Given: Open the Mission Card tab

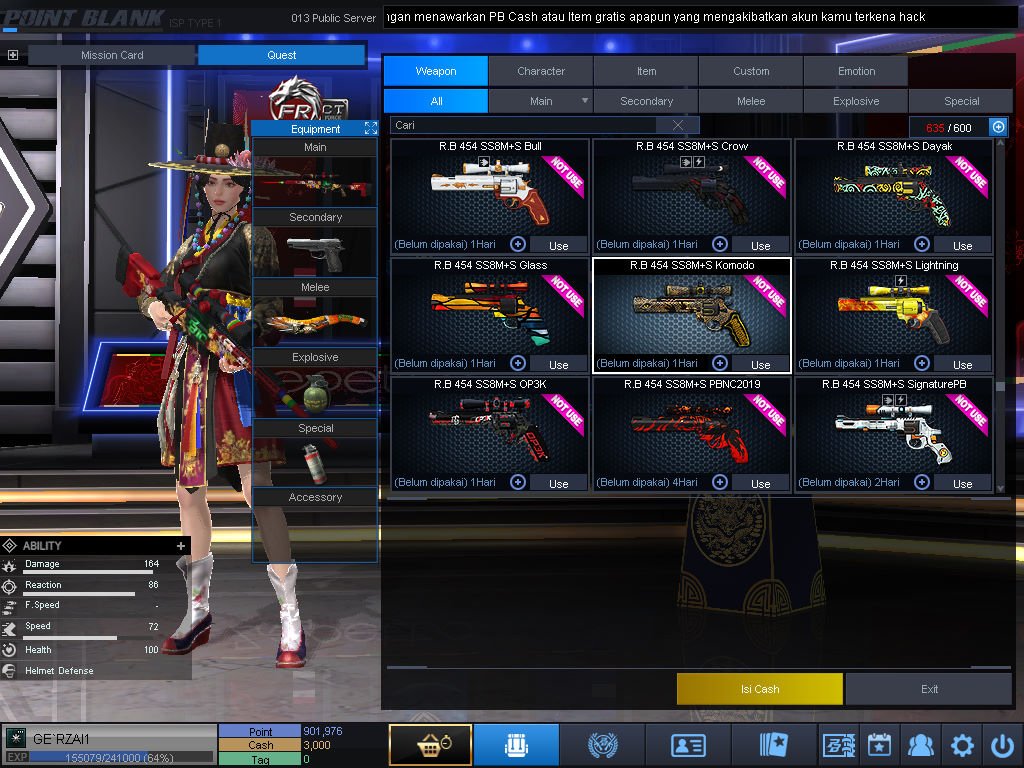Looking at the screenshot, I should point(112,55).
